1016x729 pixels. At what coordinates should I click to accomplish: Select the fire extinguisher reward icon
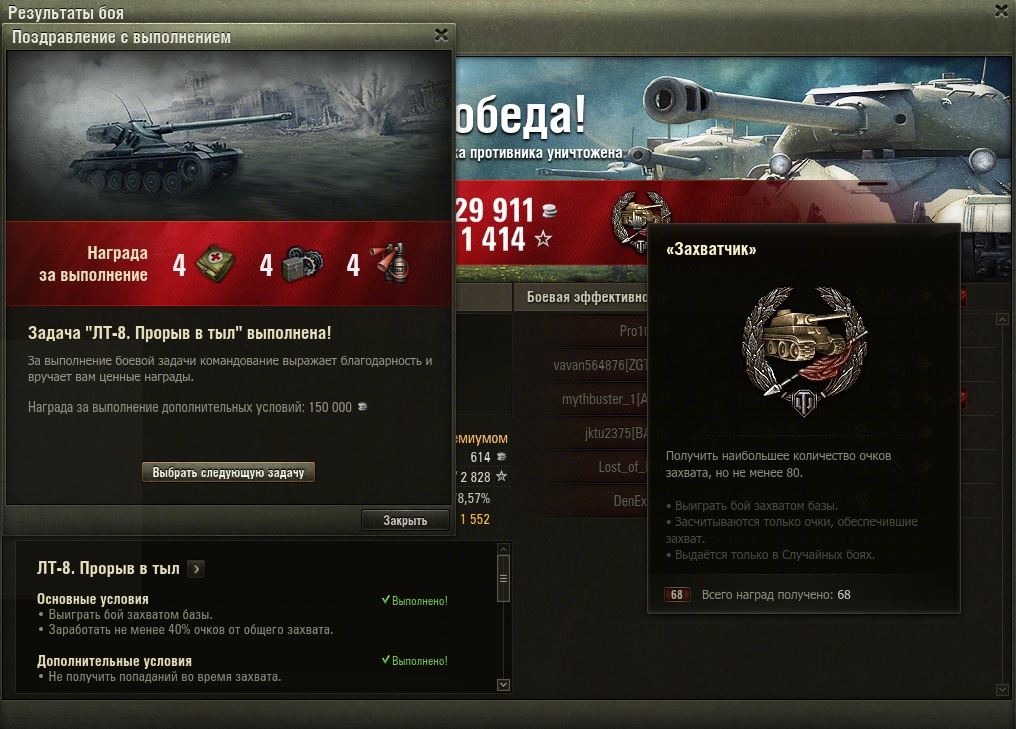click(x=388, y=265)
